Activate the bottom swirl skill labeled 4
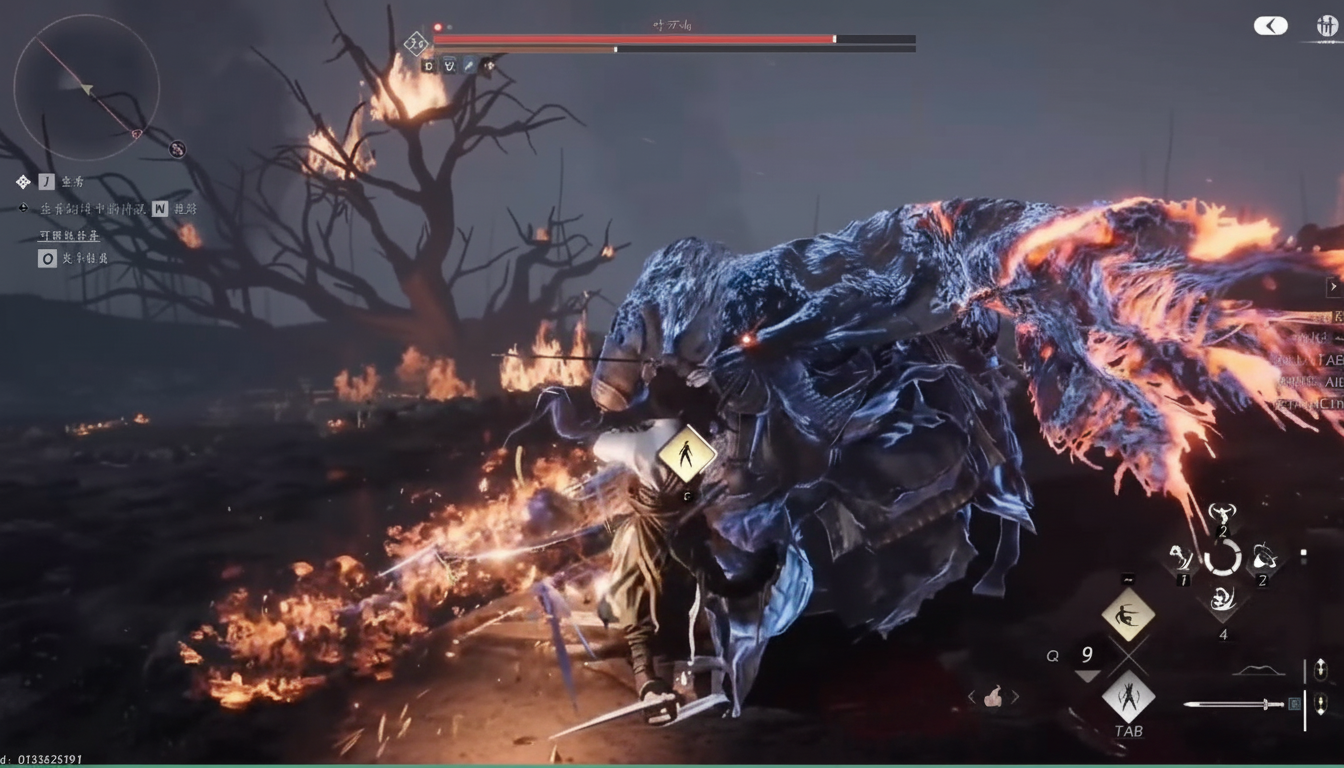The image size is (1344, 768). click(x=1222, y=600)
